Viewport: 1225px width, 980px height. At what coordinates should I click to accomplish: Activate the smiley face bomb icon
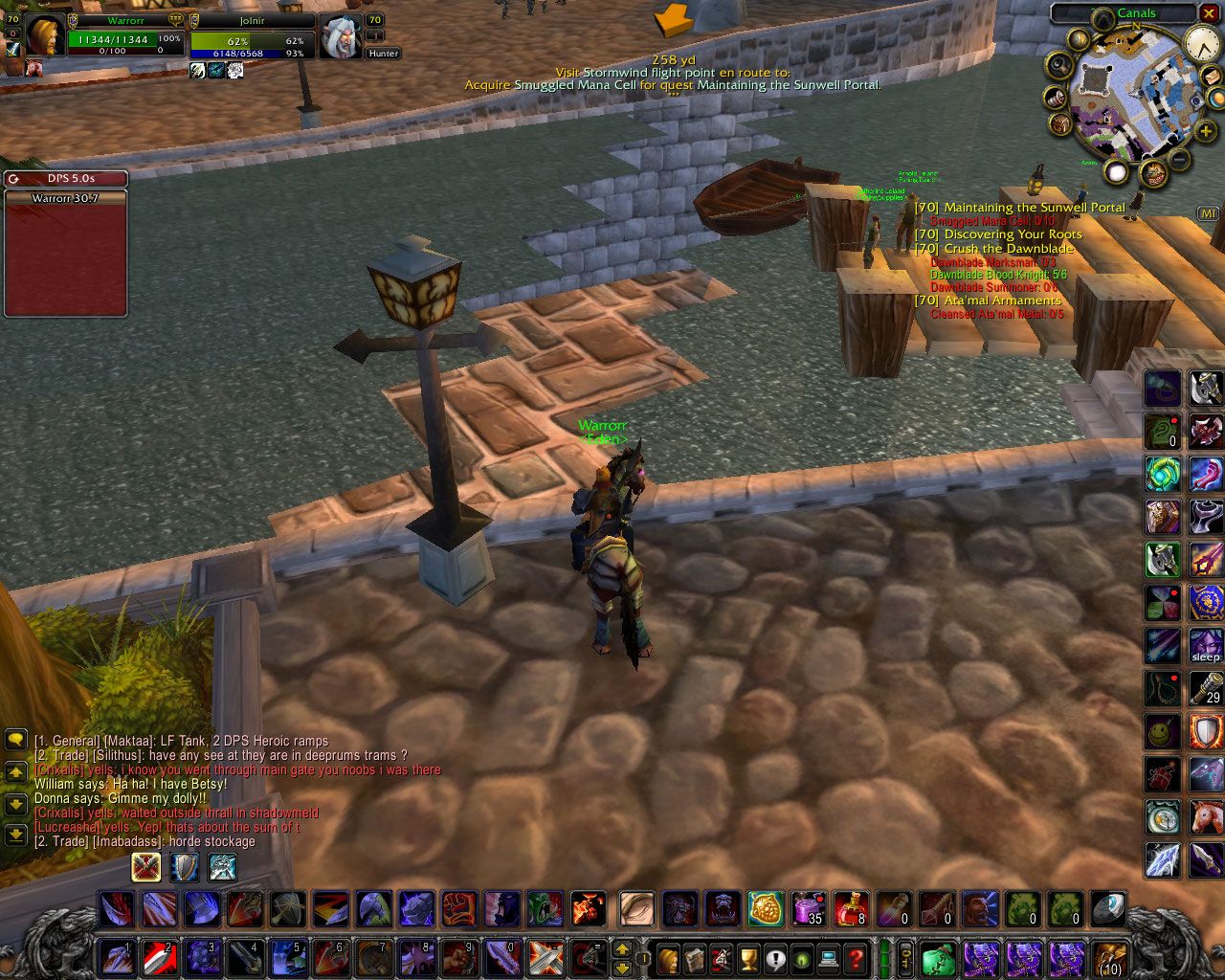(1163, 733)
